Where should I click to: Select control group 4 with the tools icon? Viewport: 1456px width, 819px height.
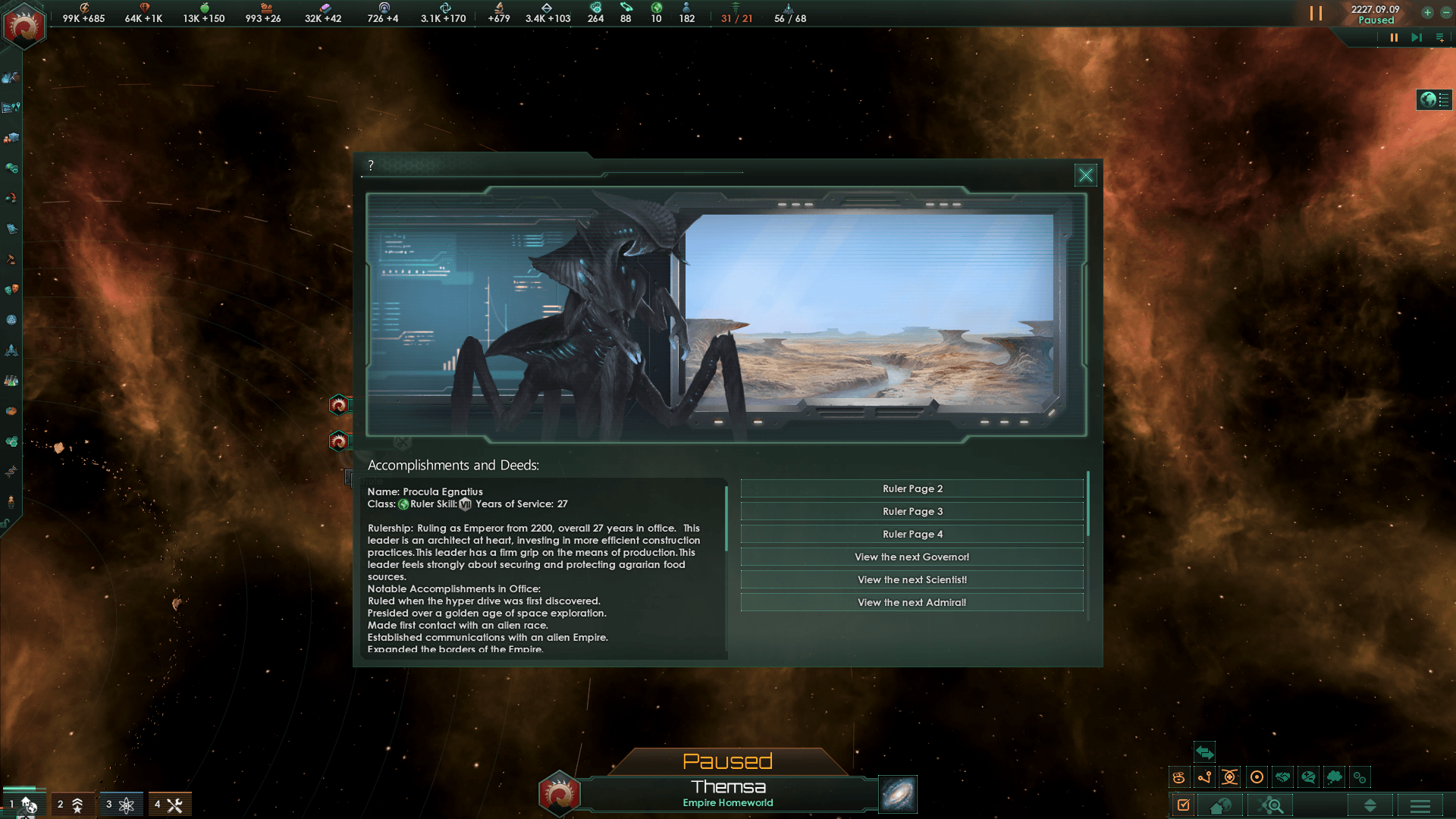pos(169,805)
